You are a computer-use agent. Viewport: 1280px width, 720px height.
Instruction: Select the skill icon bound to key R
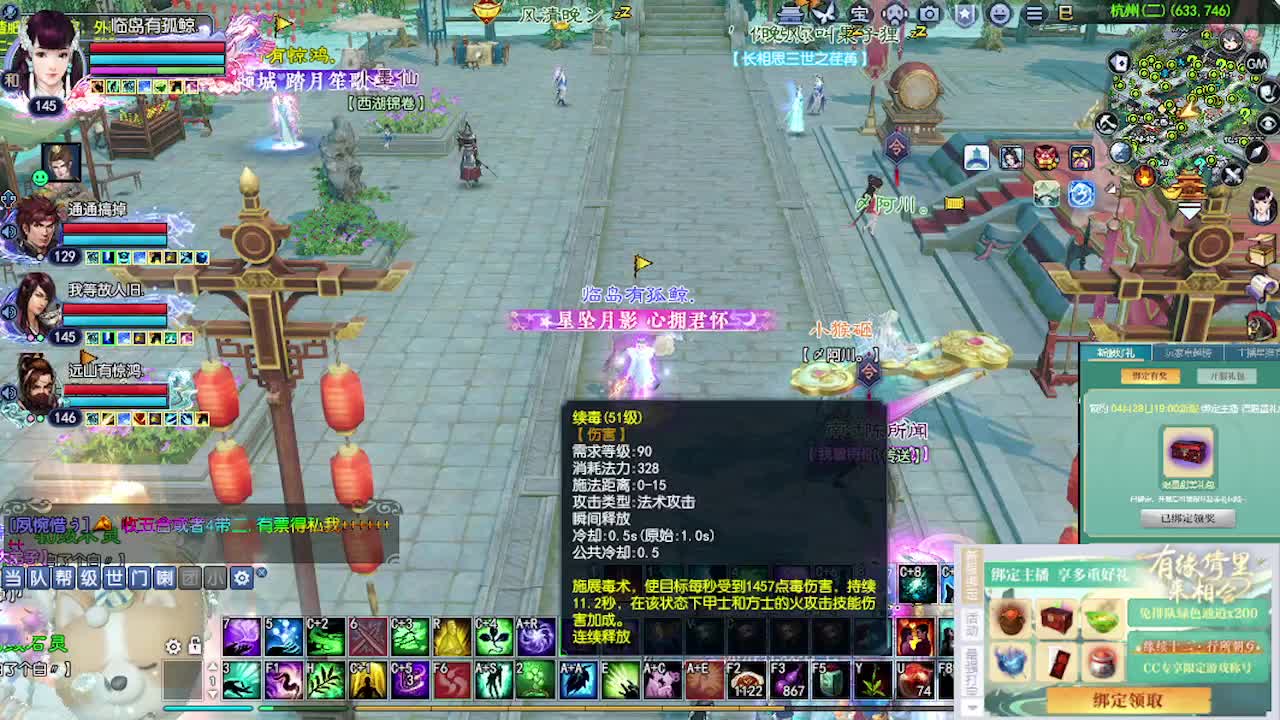point(450,637)
